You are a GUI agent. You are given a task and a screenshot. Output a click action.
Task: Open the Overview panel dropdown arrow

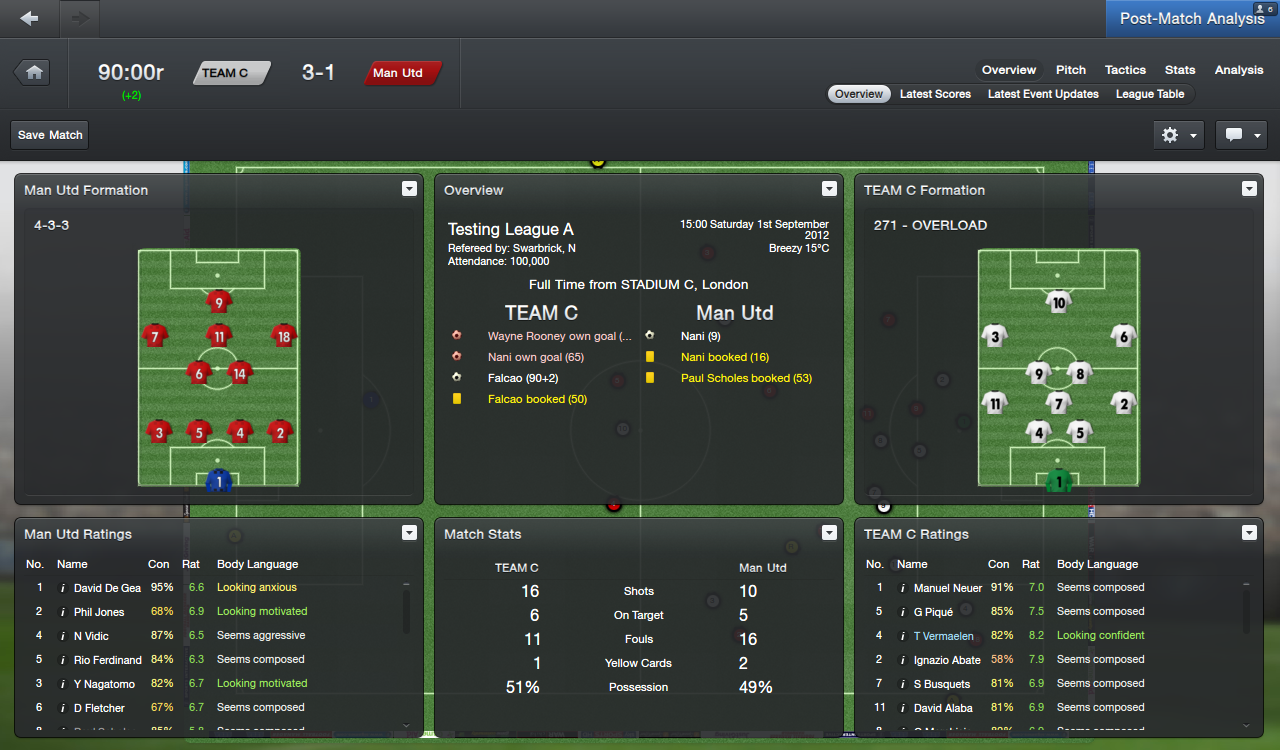point(829,188)
